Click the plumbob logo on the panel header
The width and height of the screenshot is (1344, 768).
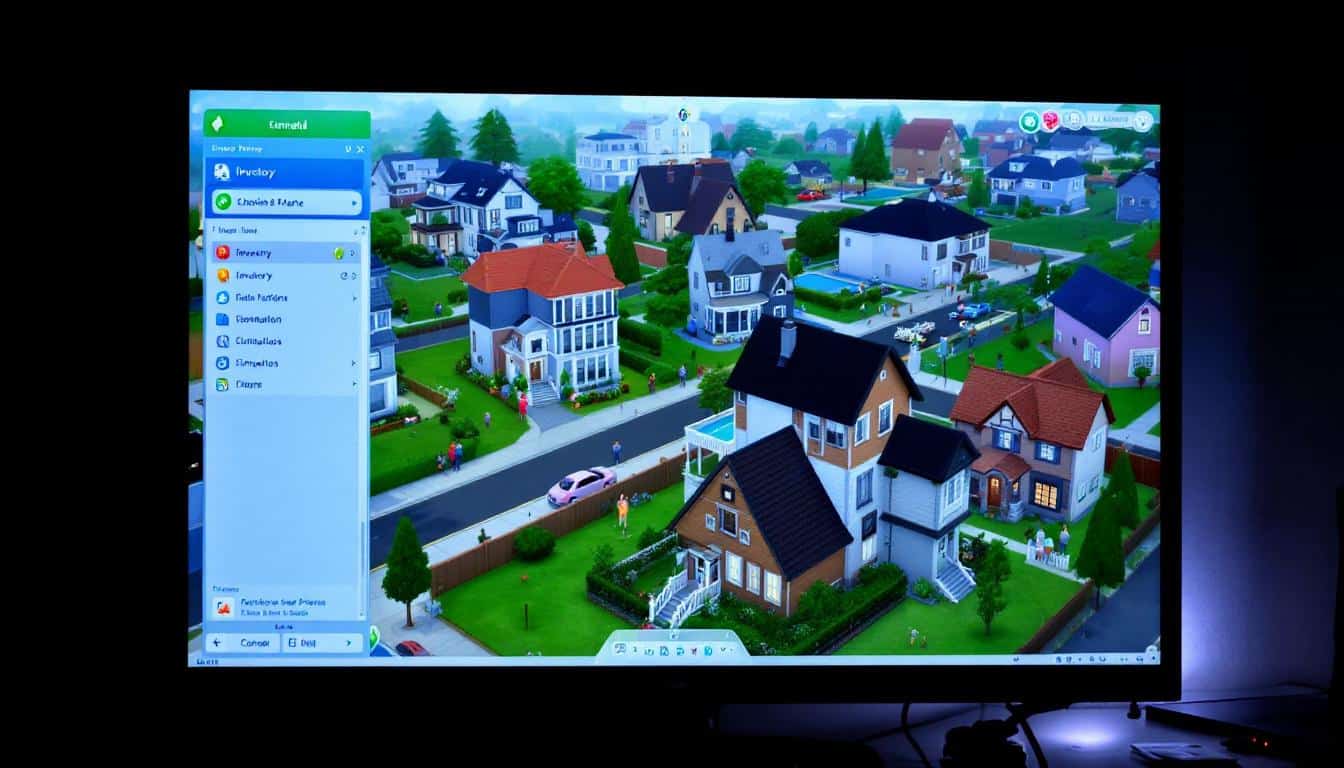218,123
